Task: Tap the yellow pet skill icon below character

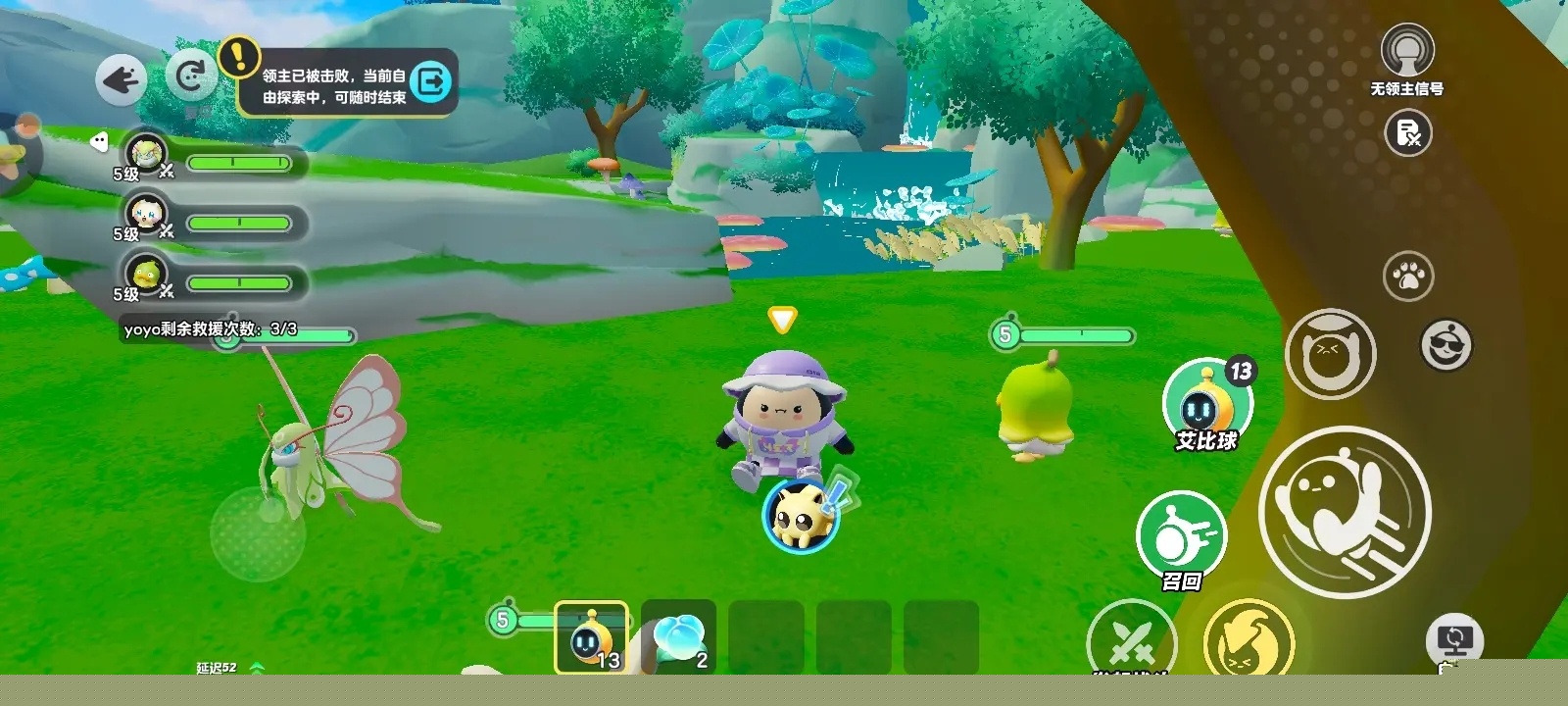Action: (802, 515)
